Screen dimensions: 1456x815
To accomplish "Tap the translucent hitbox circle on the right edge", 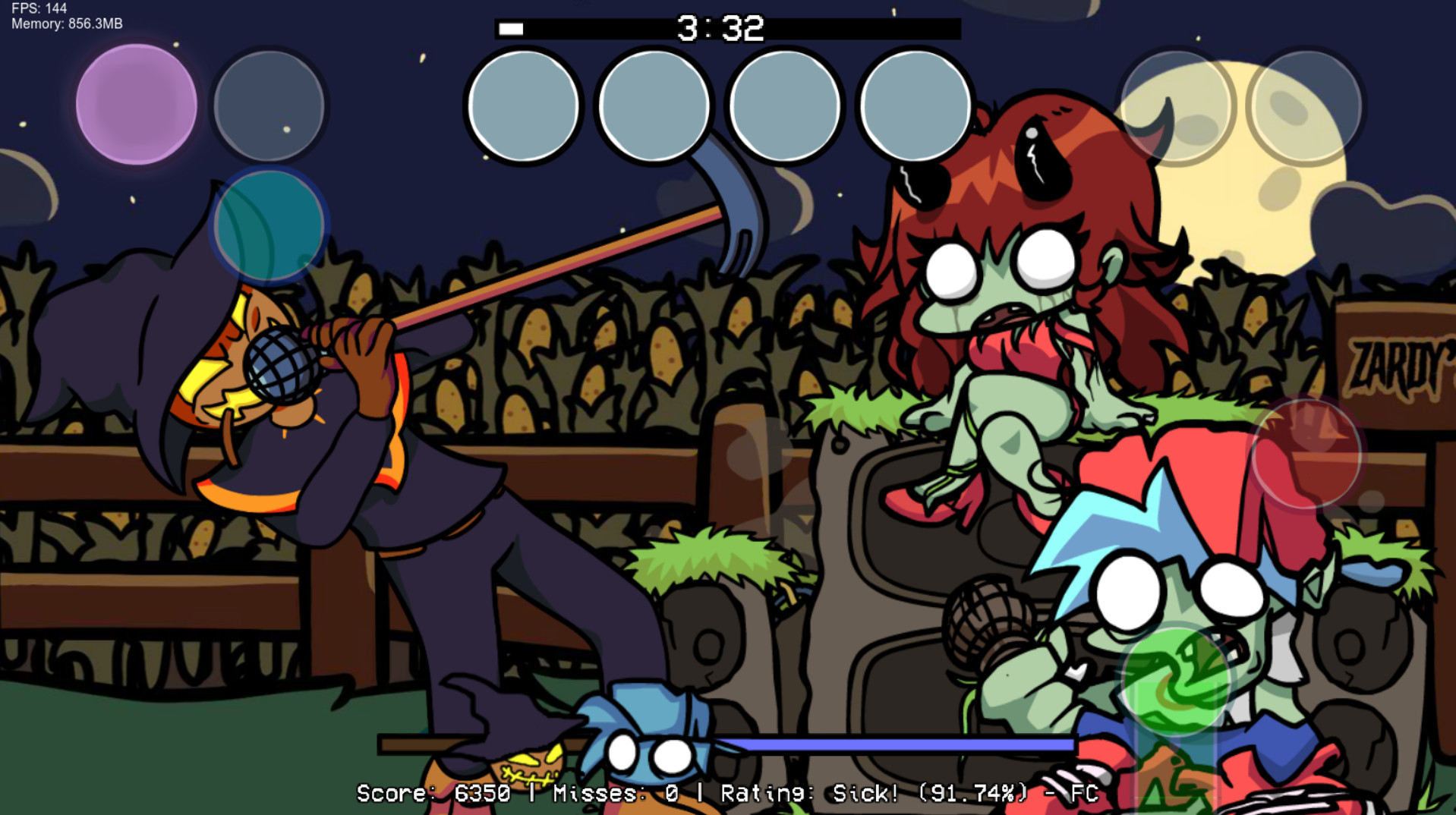I will click(x=1309, y=455).
